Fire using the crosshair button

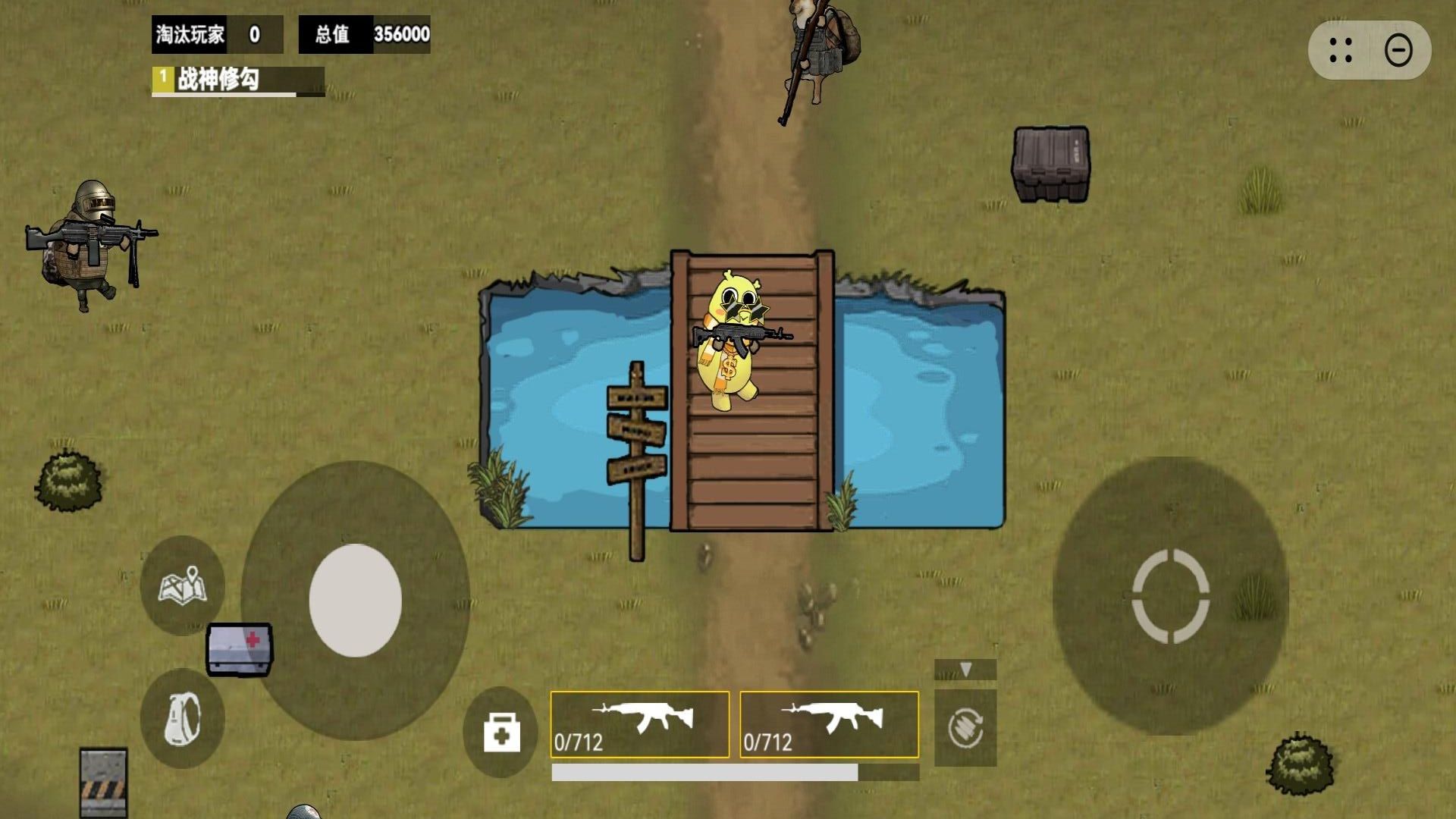click(x=1170, y=596)
